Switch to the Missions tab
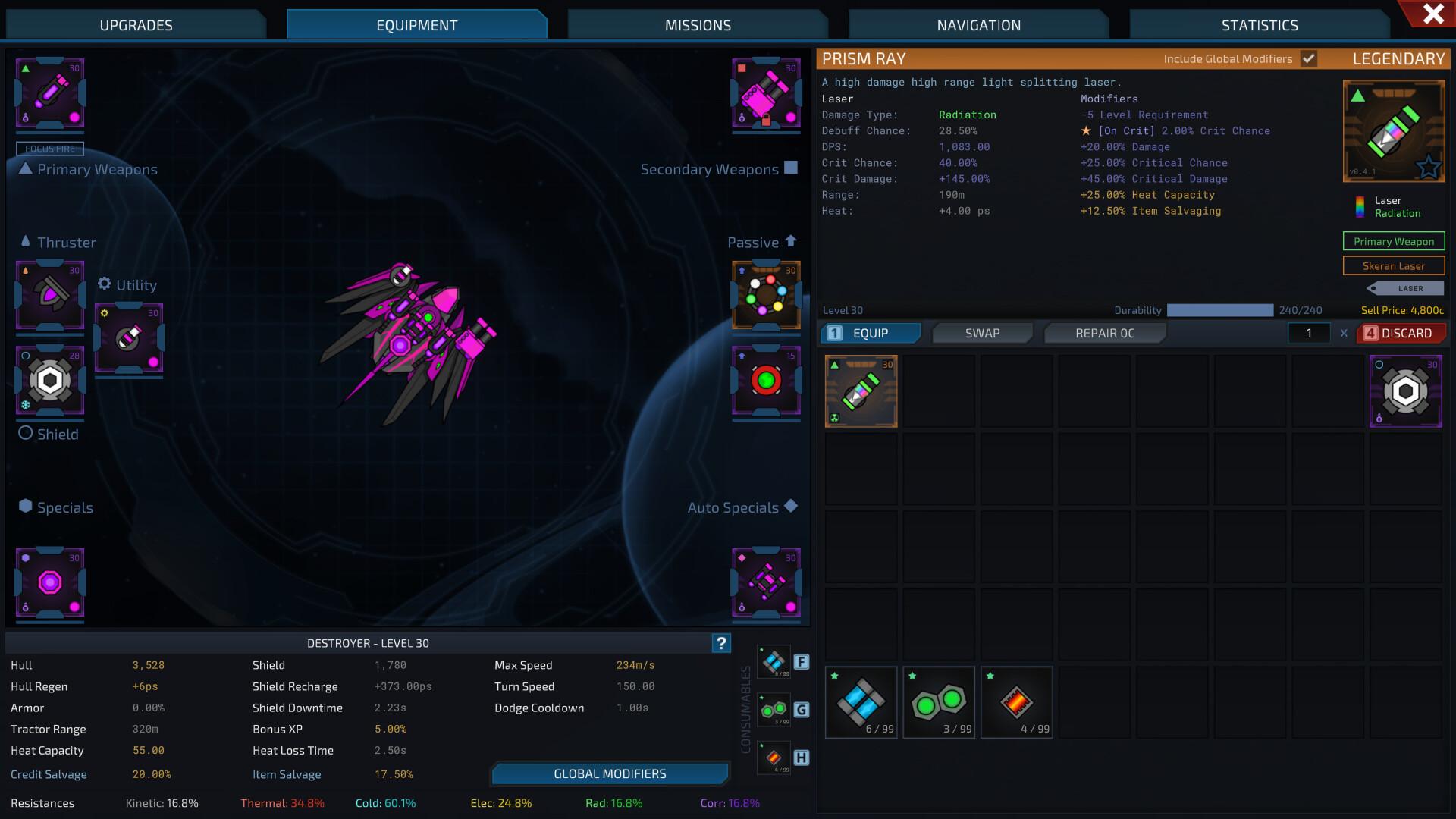The height and width of the screenshot is (819, 1456). tap(696, 24)
